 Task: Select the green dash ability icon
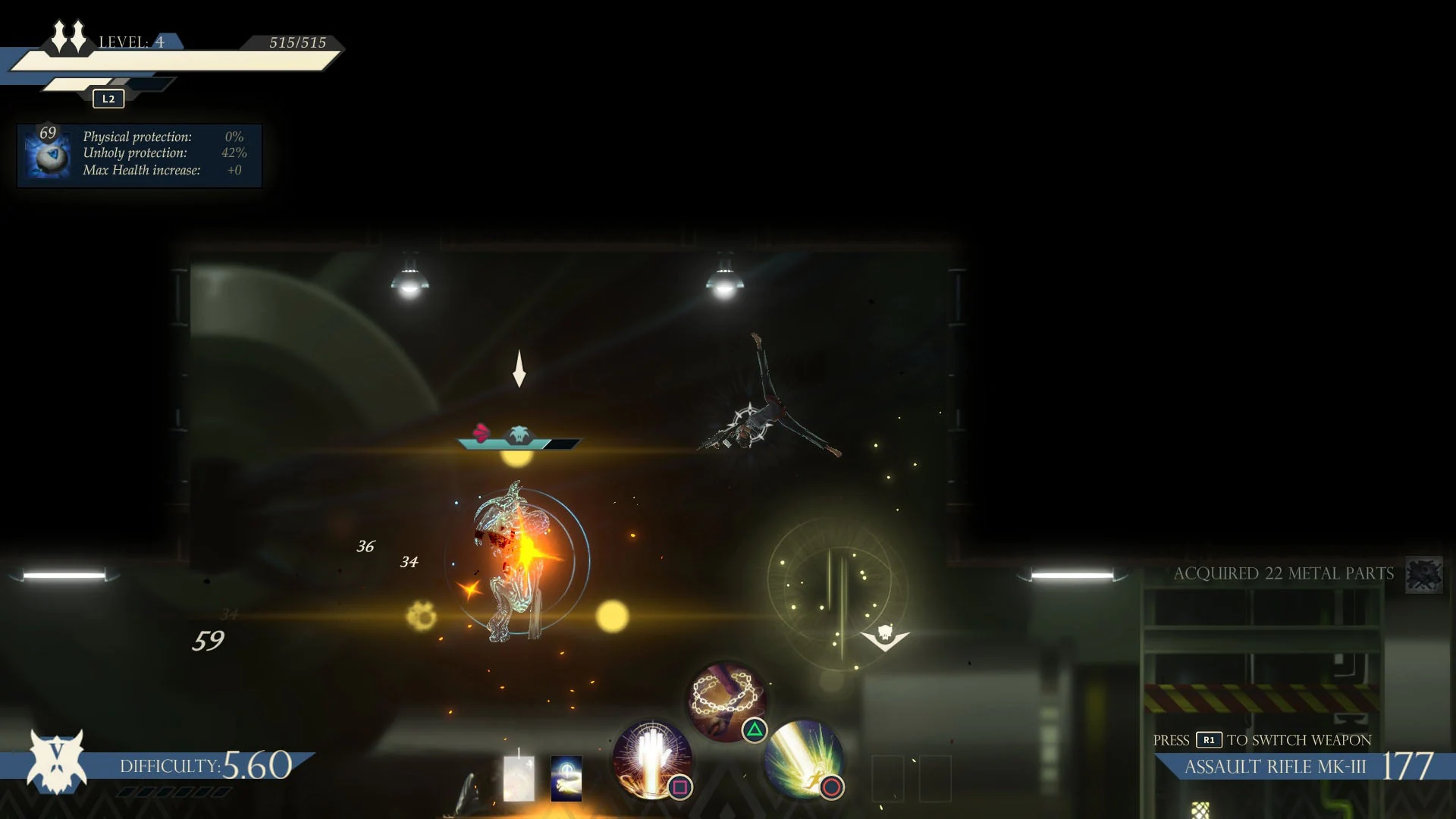(806, 761)
